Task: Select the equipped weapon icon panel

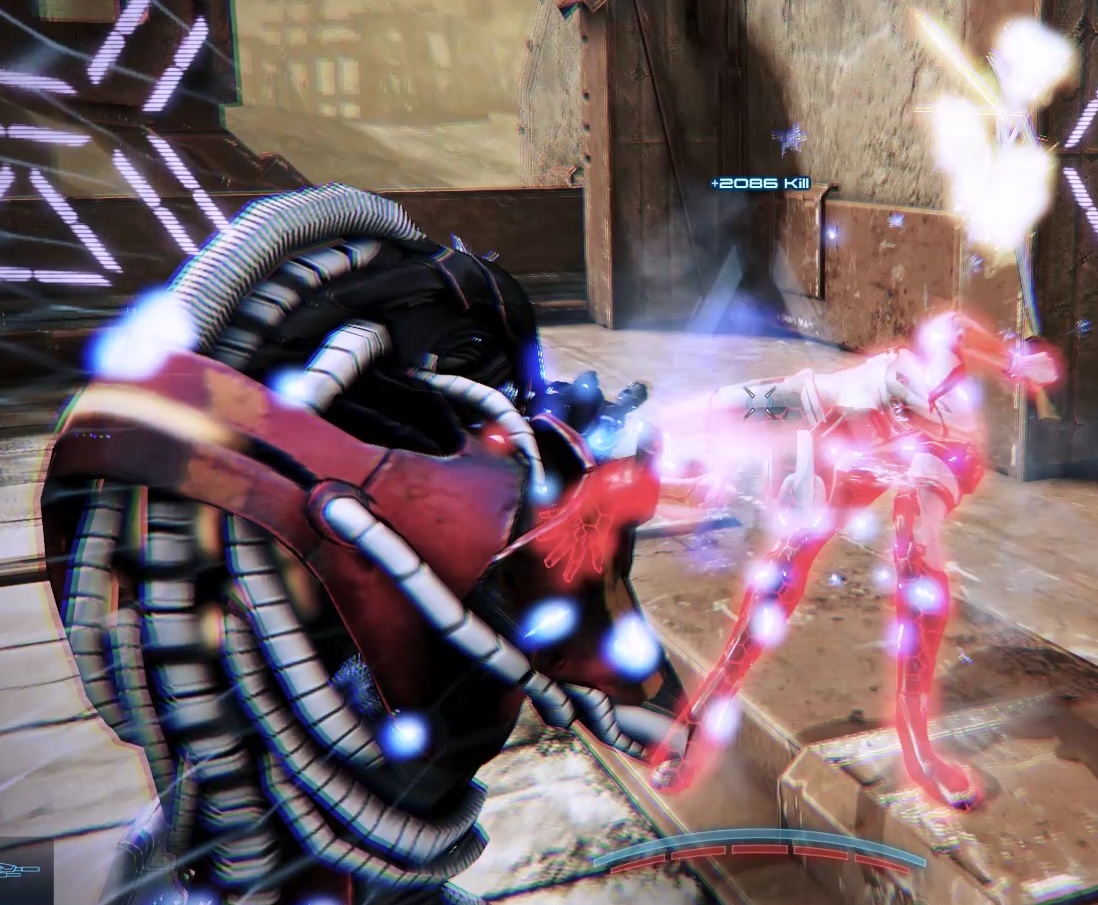Action: tap(22, 869)
